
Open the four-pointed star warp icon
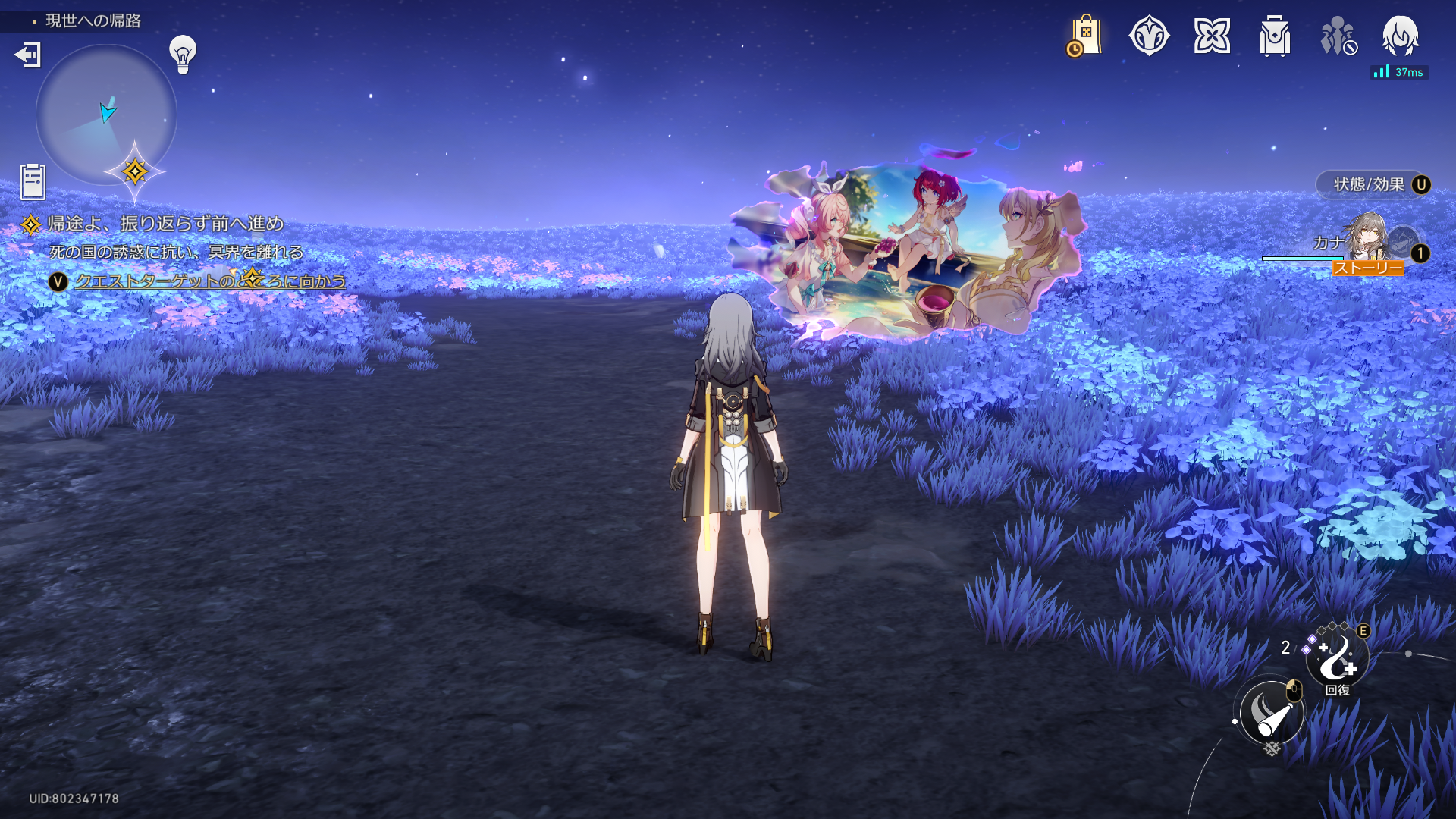[x=1212, y=36]
